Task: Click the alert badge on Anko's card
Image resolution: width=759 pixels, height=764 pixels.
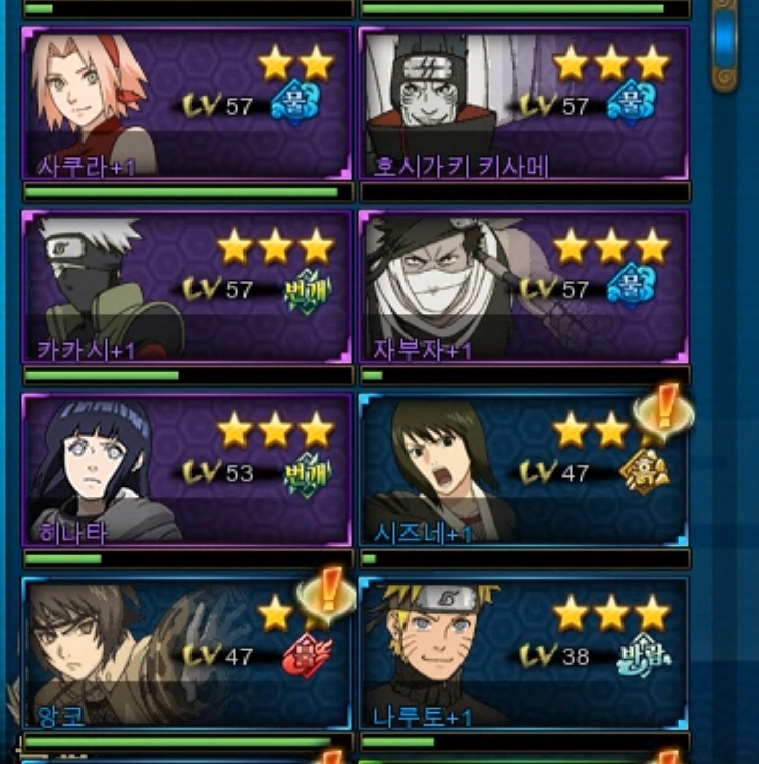Action: [326, 594]
